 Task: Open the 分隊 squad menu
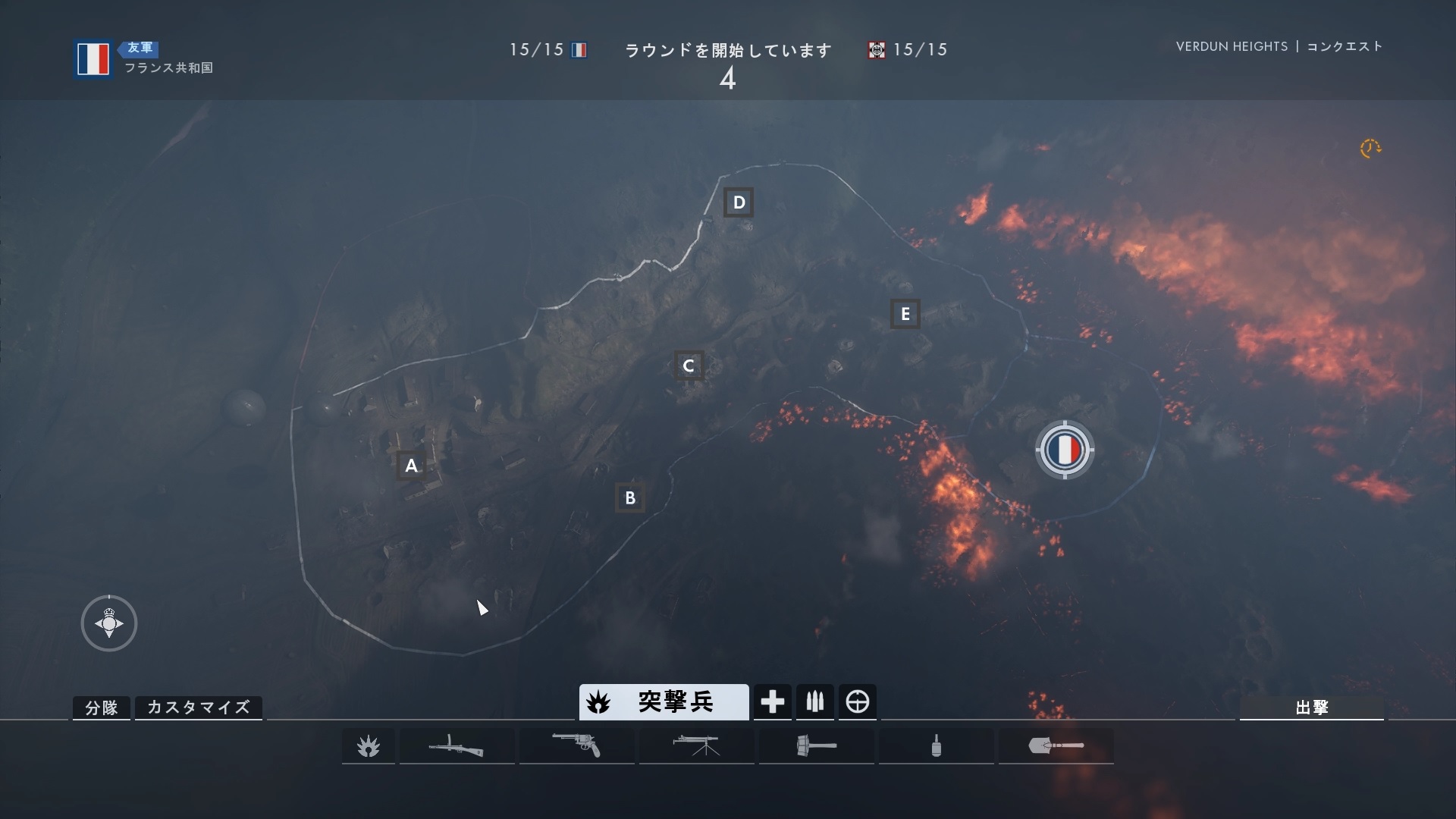click(x=102, y=708)
